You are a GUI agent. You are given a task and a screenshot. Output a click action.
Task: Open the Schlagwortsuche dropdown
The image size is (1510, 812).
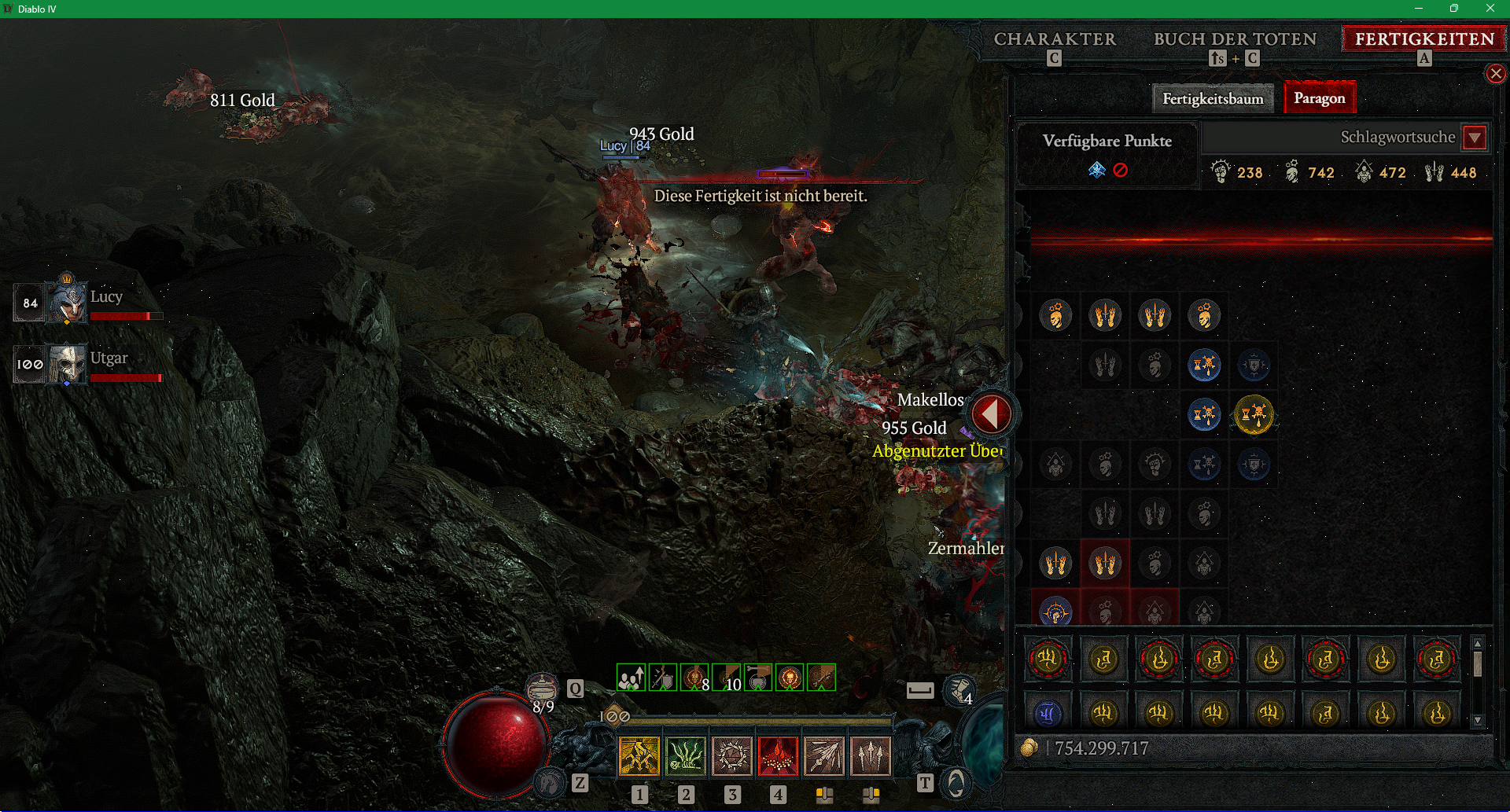(x=1475, y=138)
